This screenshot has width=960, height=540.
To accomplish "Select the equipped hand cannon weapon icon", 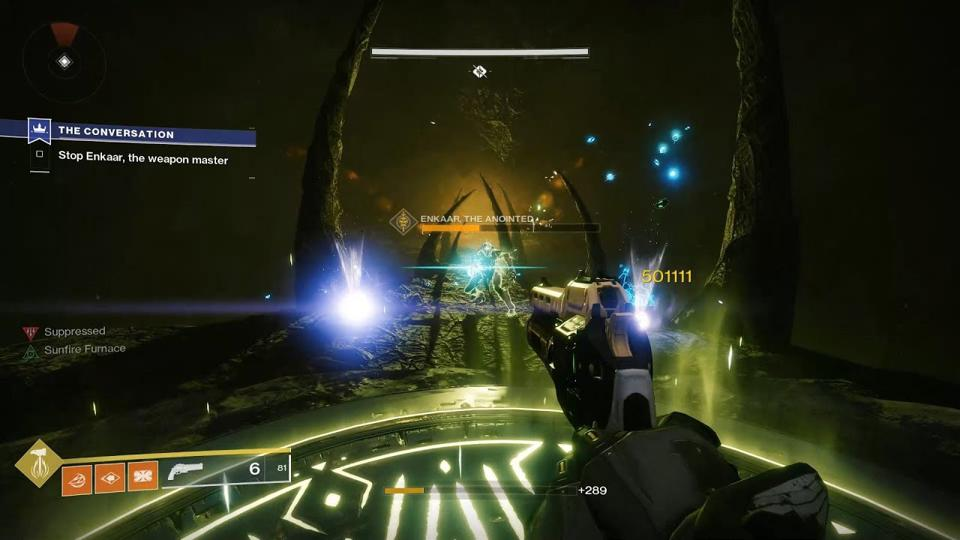I will coord(185,471).
